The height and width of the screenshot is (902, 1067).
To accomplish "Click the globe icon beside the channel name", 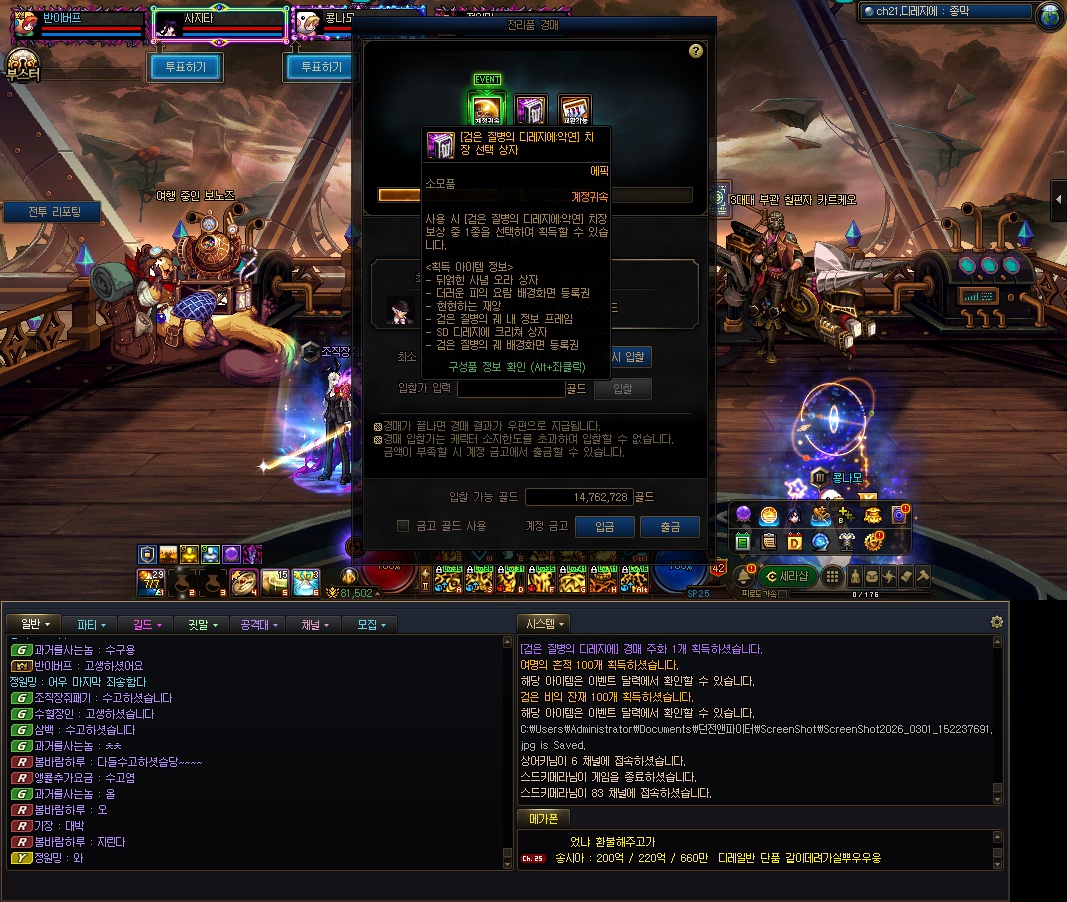I will tap(1050, 14).
